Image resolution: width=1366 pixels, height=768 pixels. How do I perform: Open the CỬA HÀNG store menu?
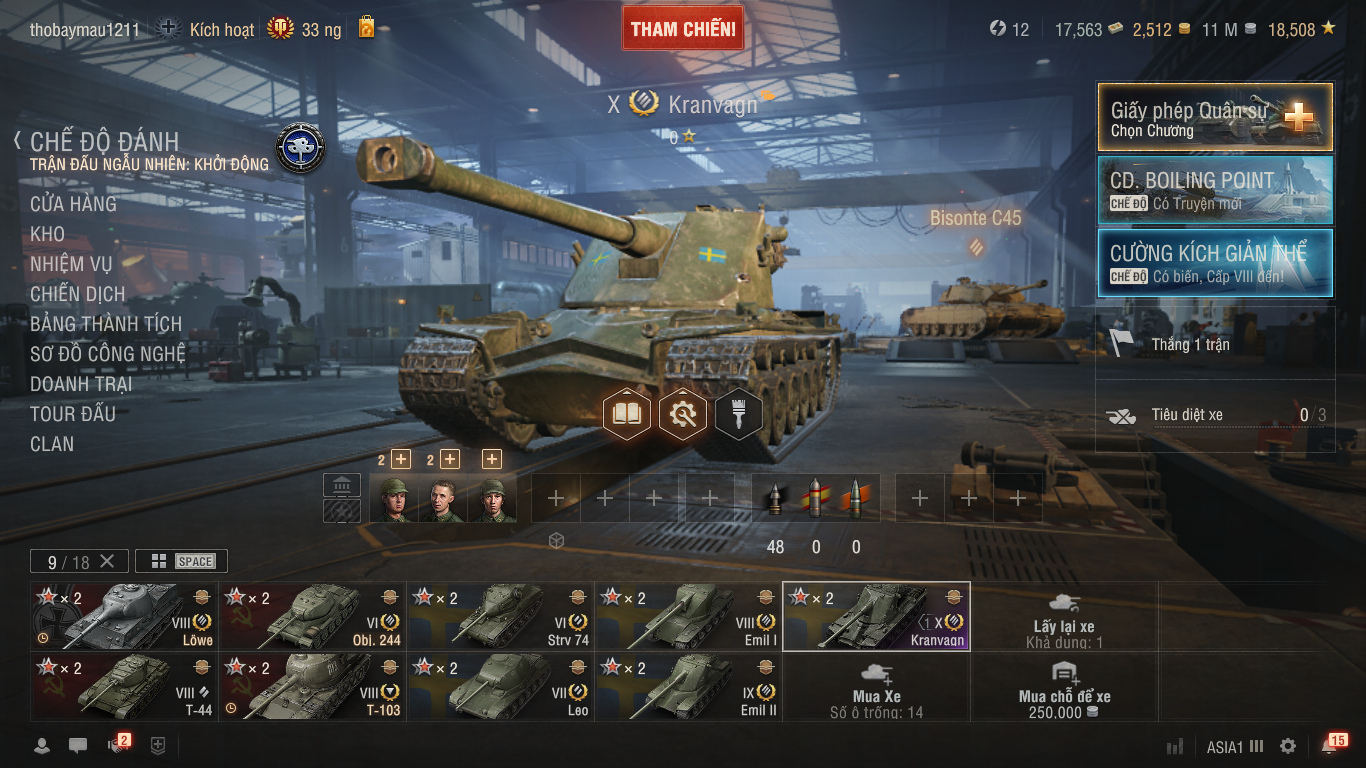point(73,204)
